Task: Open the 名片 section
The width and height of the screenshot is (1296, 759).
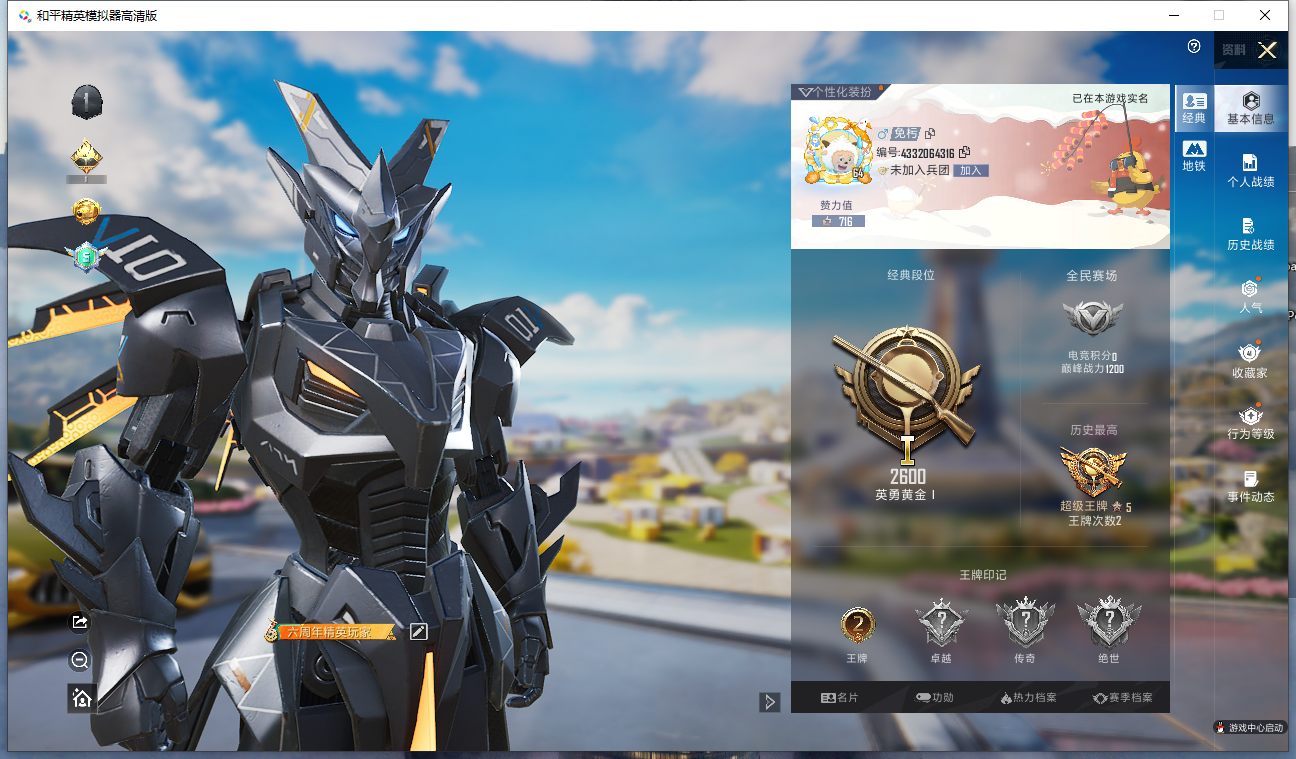Action: [x=839, y=698]
